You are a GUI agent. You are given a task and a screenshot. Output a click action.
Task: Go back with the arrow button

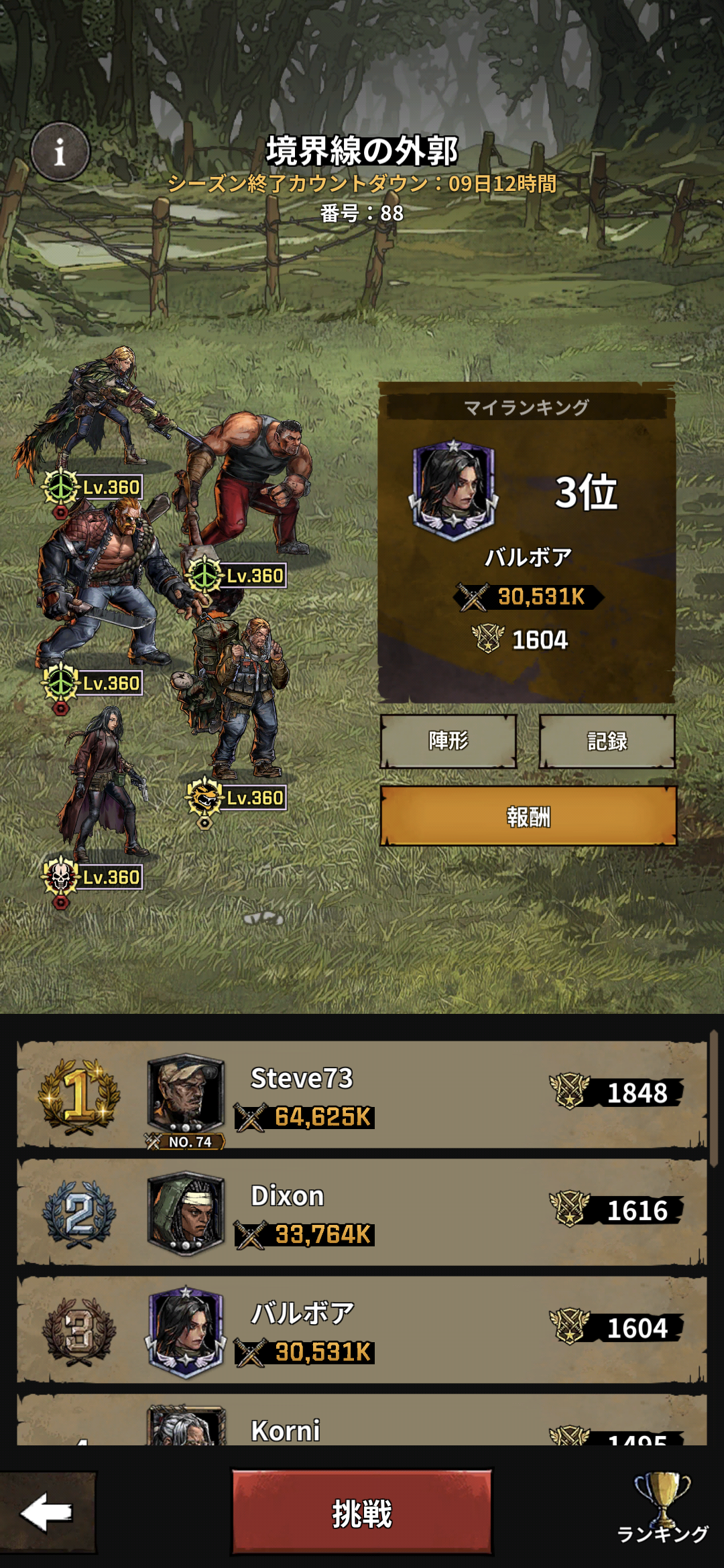[47, 1513]
